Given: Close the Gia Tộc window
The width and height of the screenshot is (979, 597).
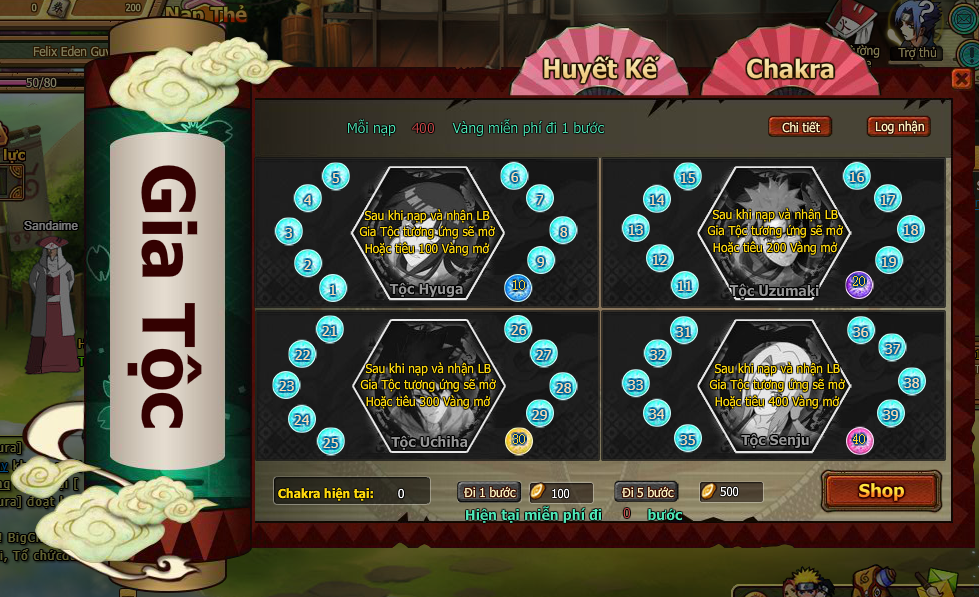Looking at the screenshot, I should pos(961,79).
